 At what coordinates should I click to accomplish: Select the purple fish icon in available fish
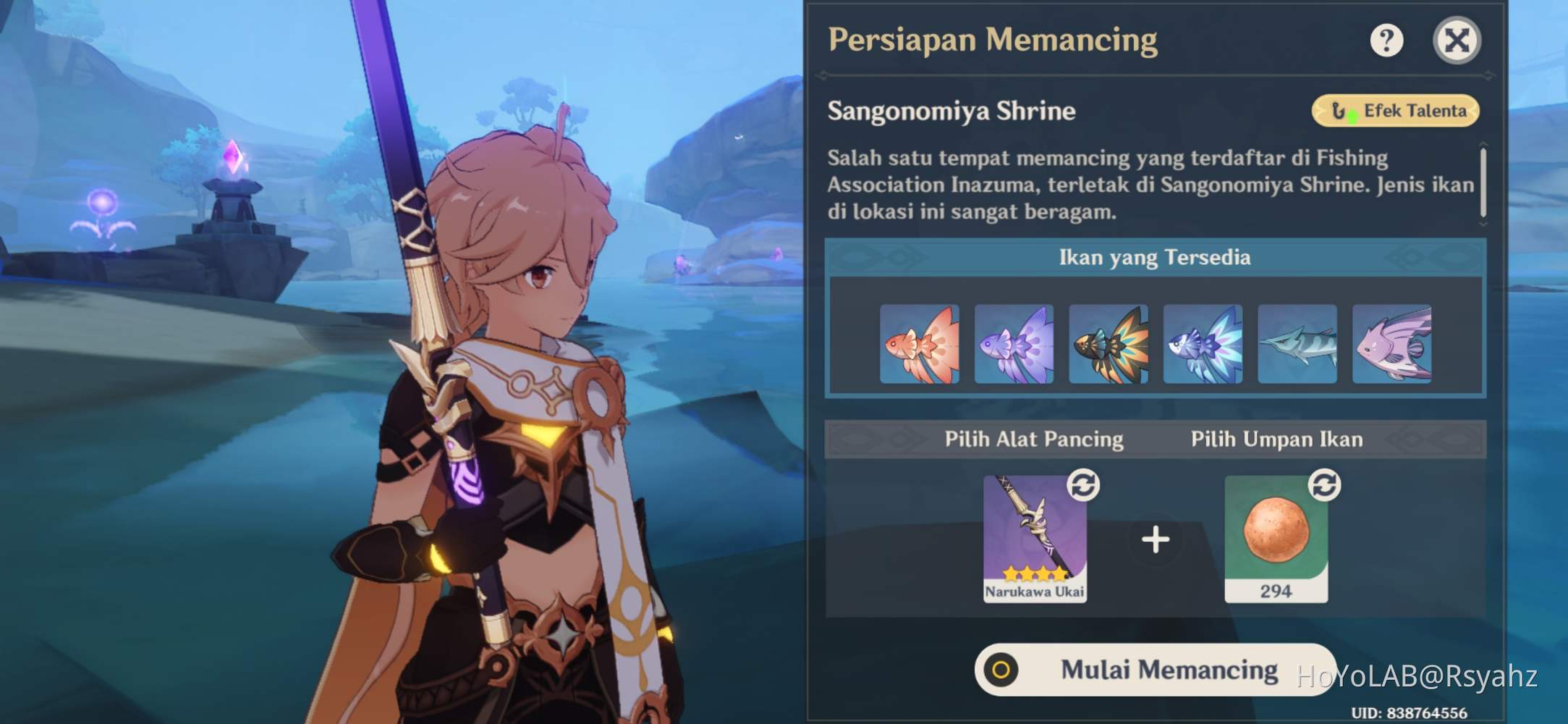(1014, 345)
